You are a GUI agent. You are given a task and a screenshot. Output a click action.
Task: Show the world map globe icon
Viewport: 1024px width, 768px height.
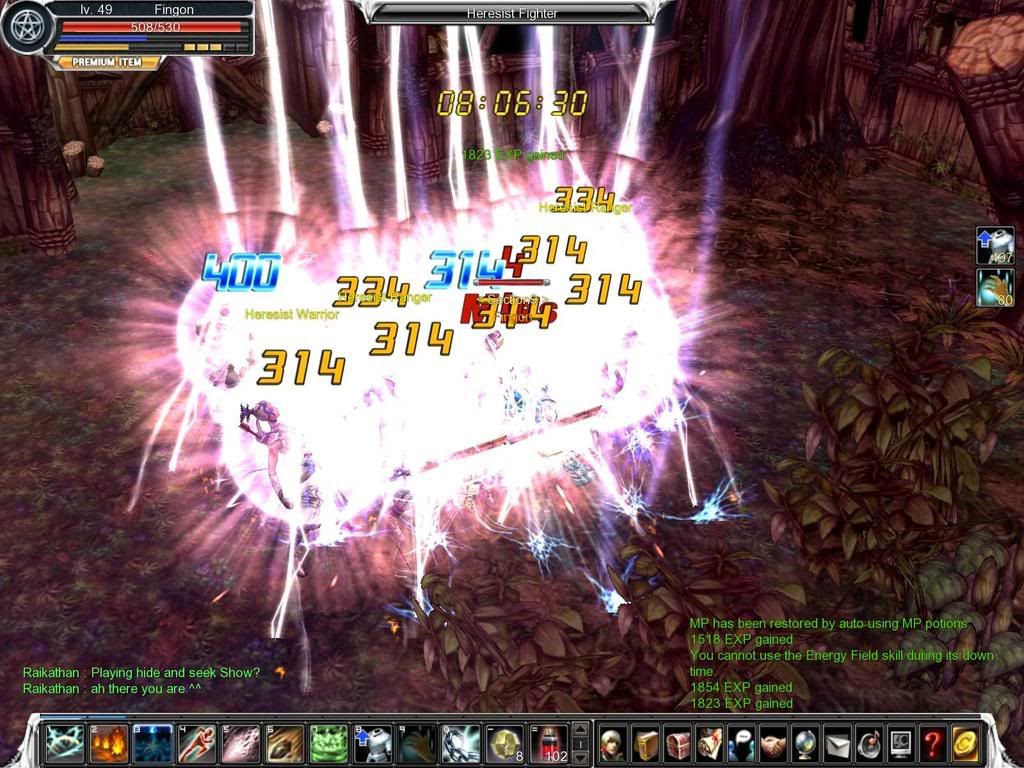(x=806, y=743)
